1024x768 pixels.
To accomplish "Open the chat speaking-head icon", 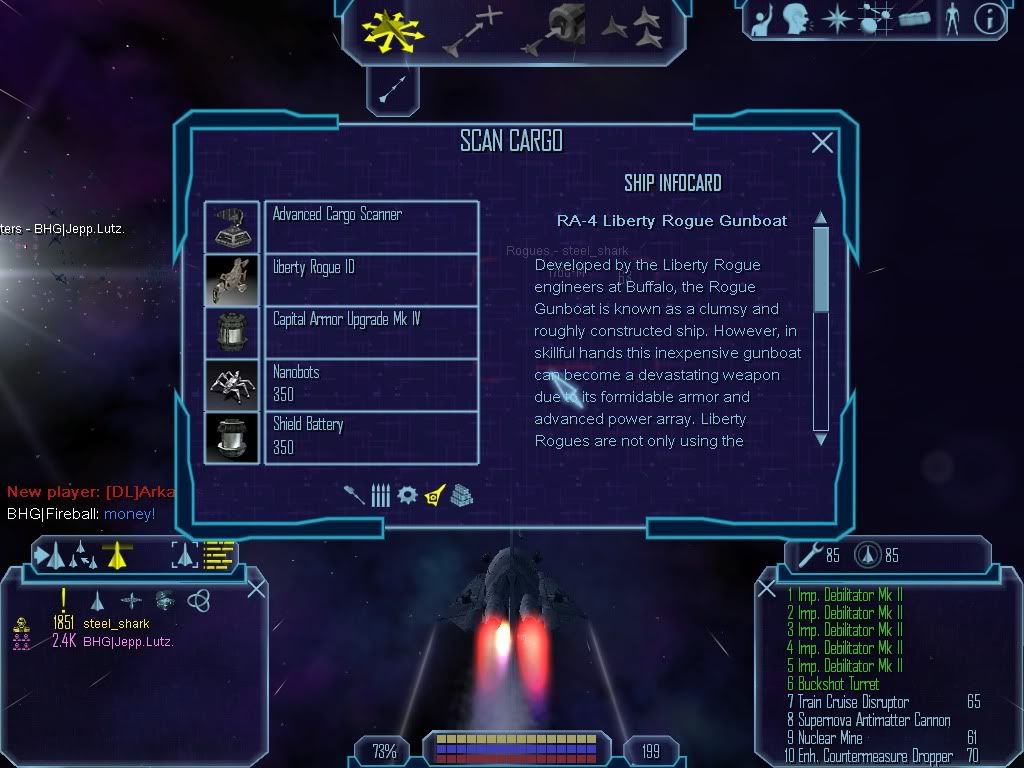I will point(796,19).
